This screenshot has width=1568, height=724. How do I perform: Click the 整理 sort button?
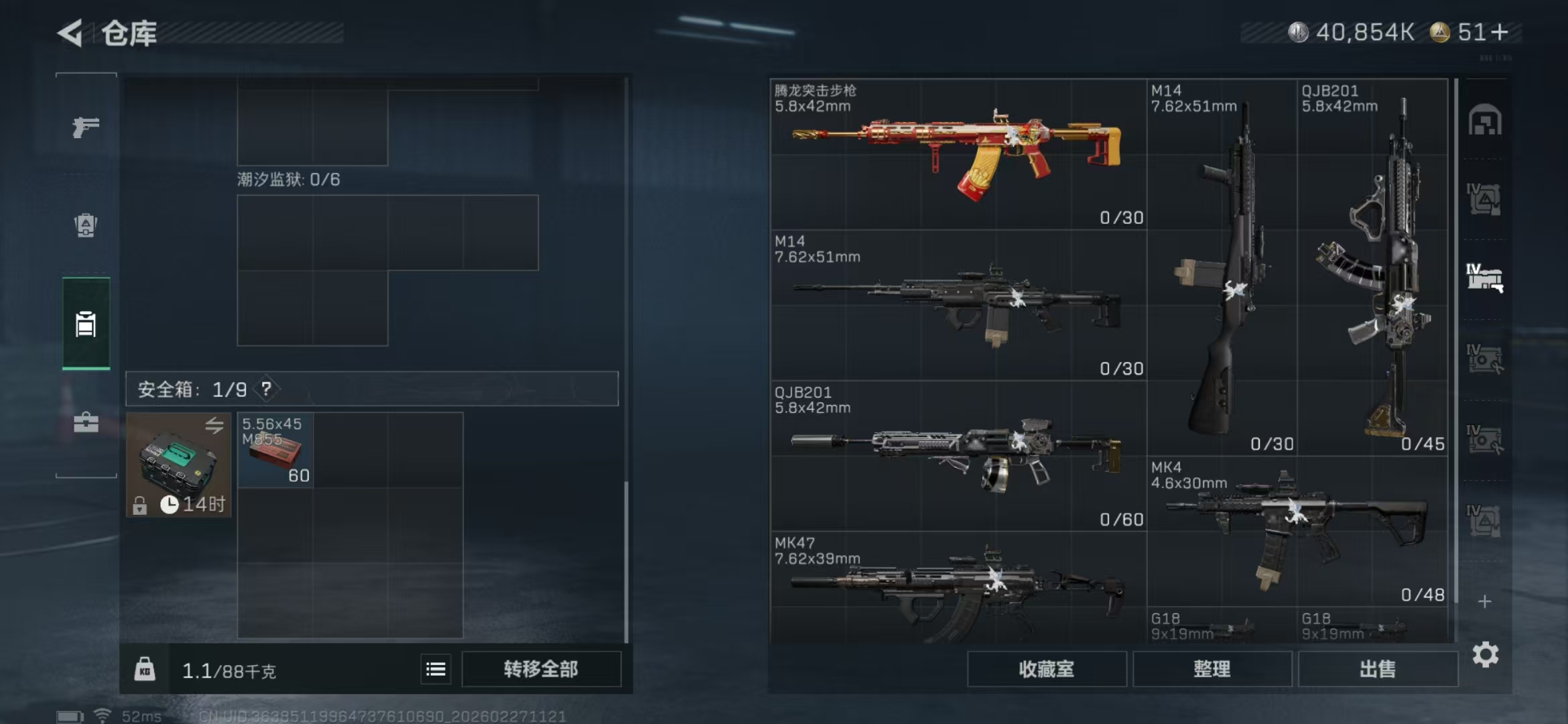[1212, 669]
